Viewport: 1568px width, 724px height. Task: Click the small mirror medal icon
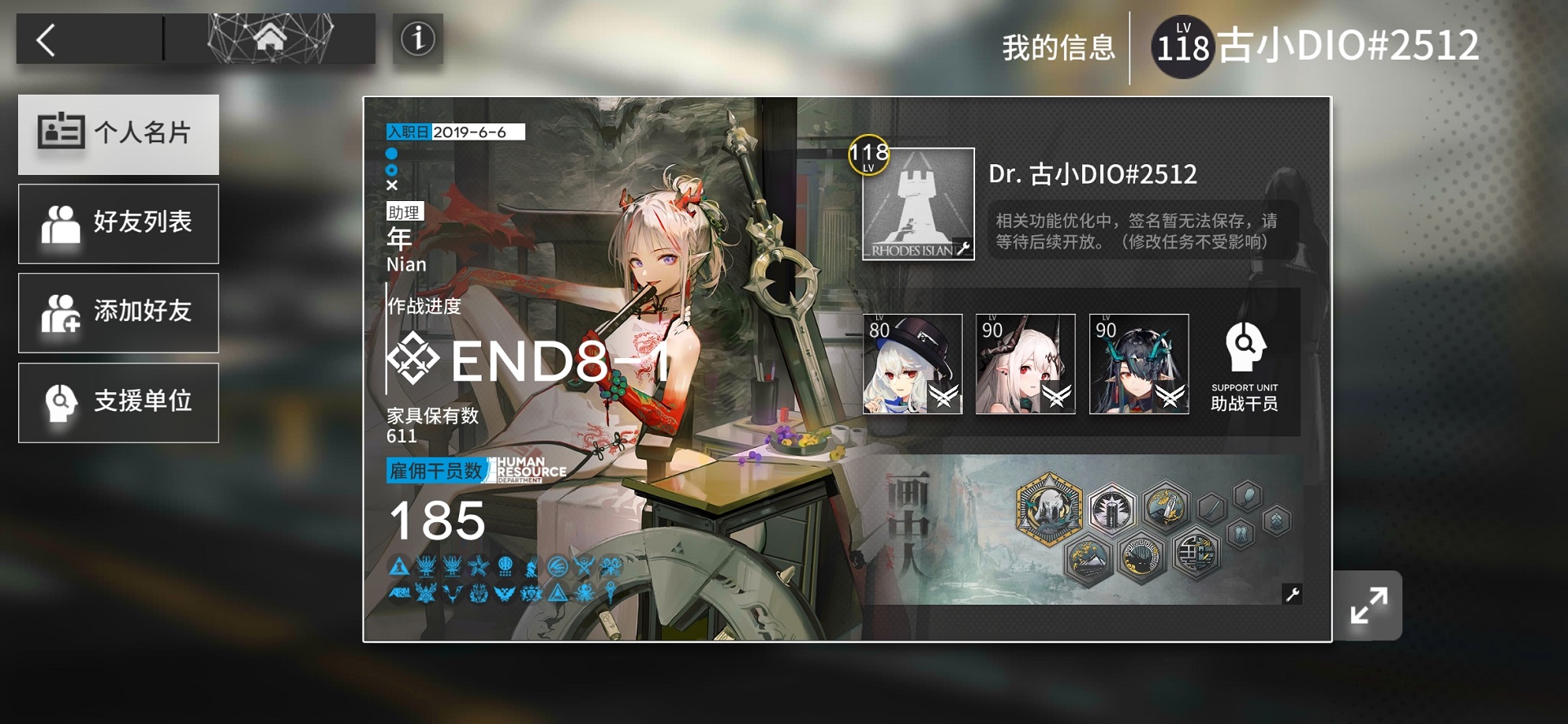(1248, 497)
